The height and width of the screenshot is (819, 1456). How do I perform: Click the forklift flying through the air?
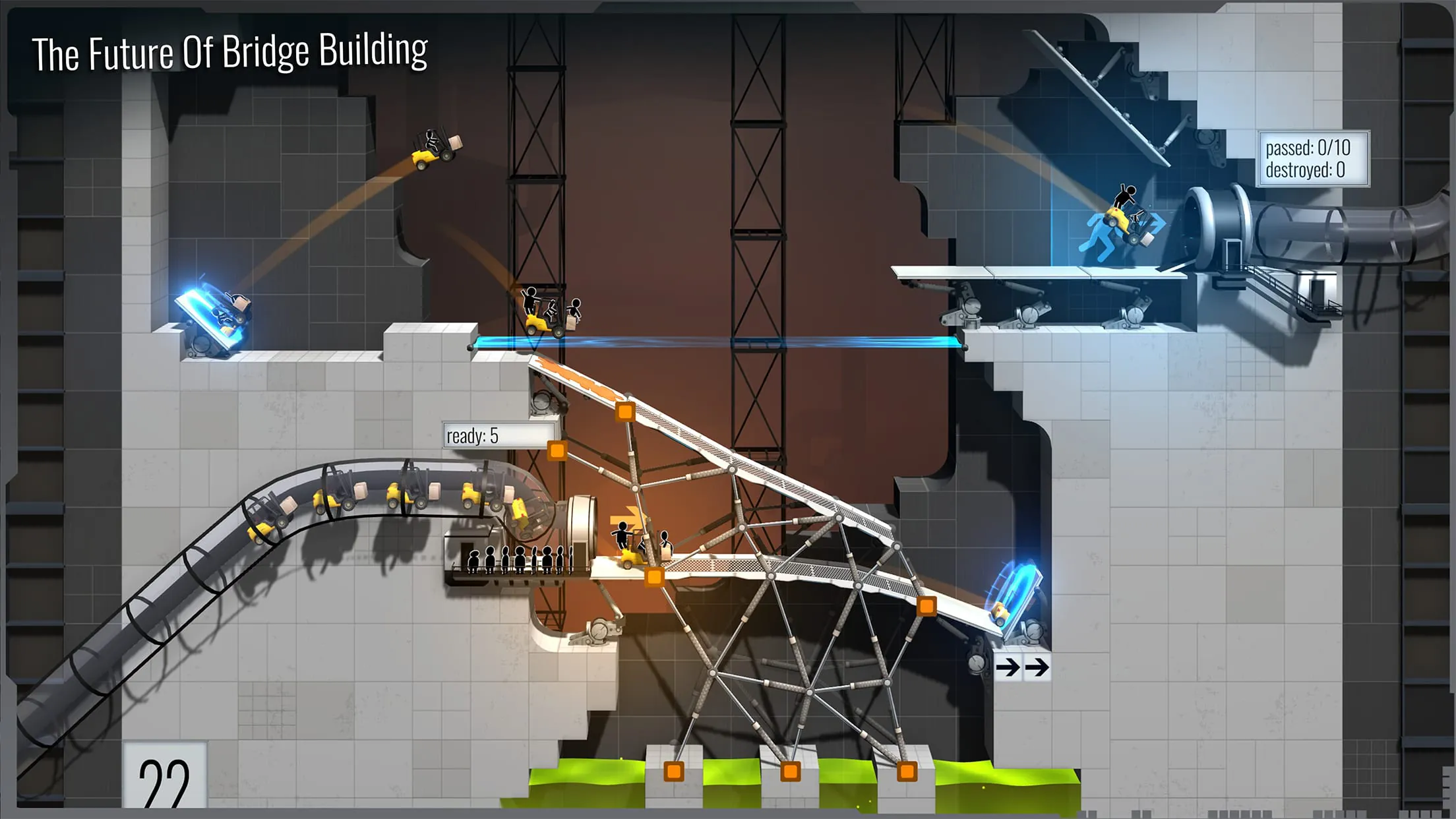pyautogui.click(x=432, y=148)
